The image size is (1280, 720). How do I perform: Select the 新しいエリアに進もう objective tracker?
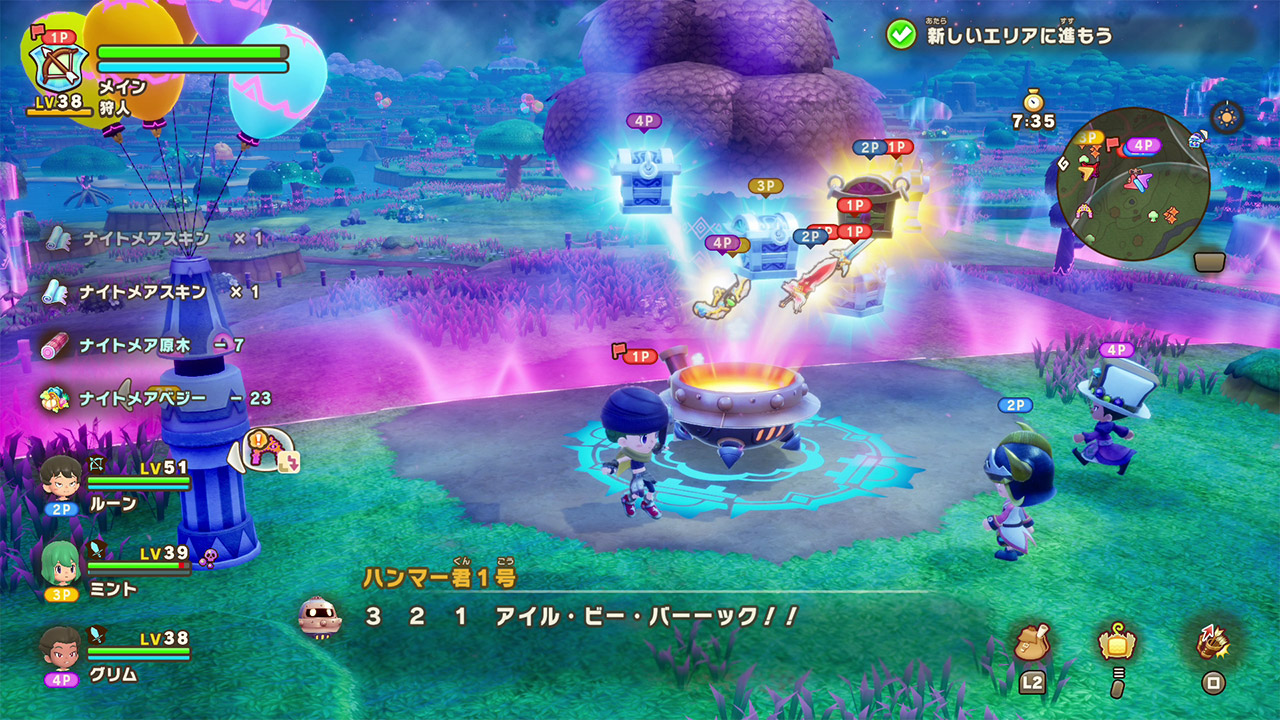(1000, 35)
